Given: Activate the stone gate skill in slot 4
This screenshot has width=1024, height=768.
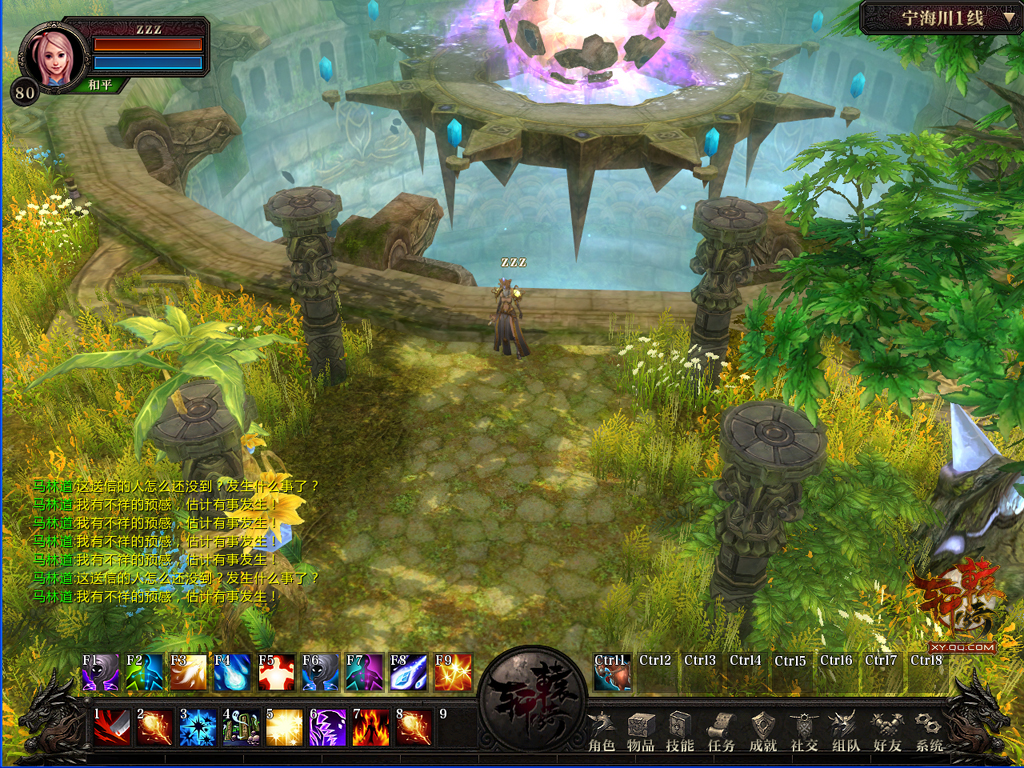Looking at the screenshot, I should click(241, 727).
